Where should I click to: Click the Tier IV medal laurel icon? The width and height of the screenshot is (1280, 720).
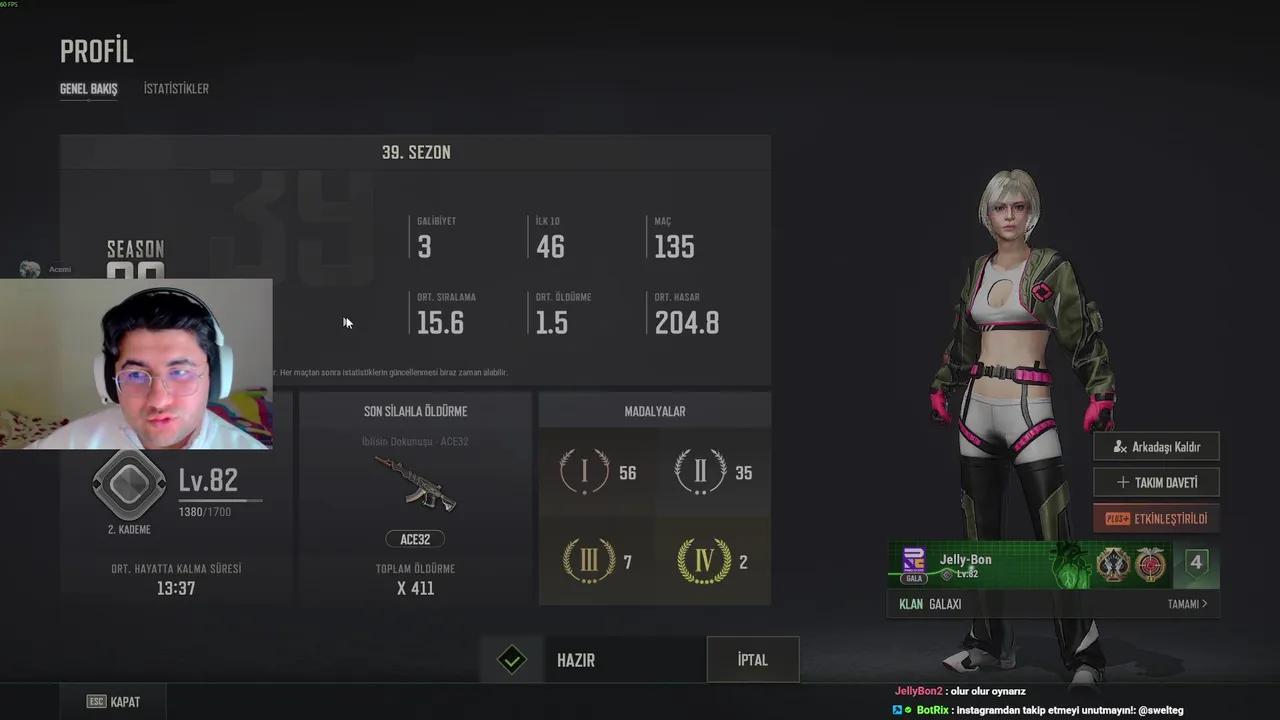click(701, 561)
